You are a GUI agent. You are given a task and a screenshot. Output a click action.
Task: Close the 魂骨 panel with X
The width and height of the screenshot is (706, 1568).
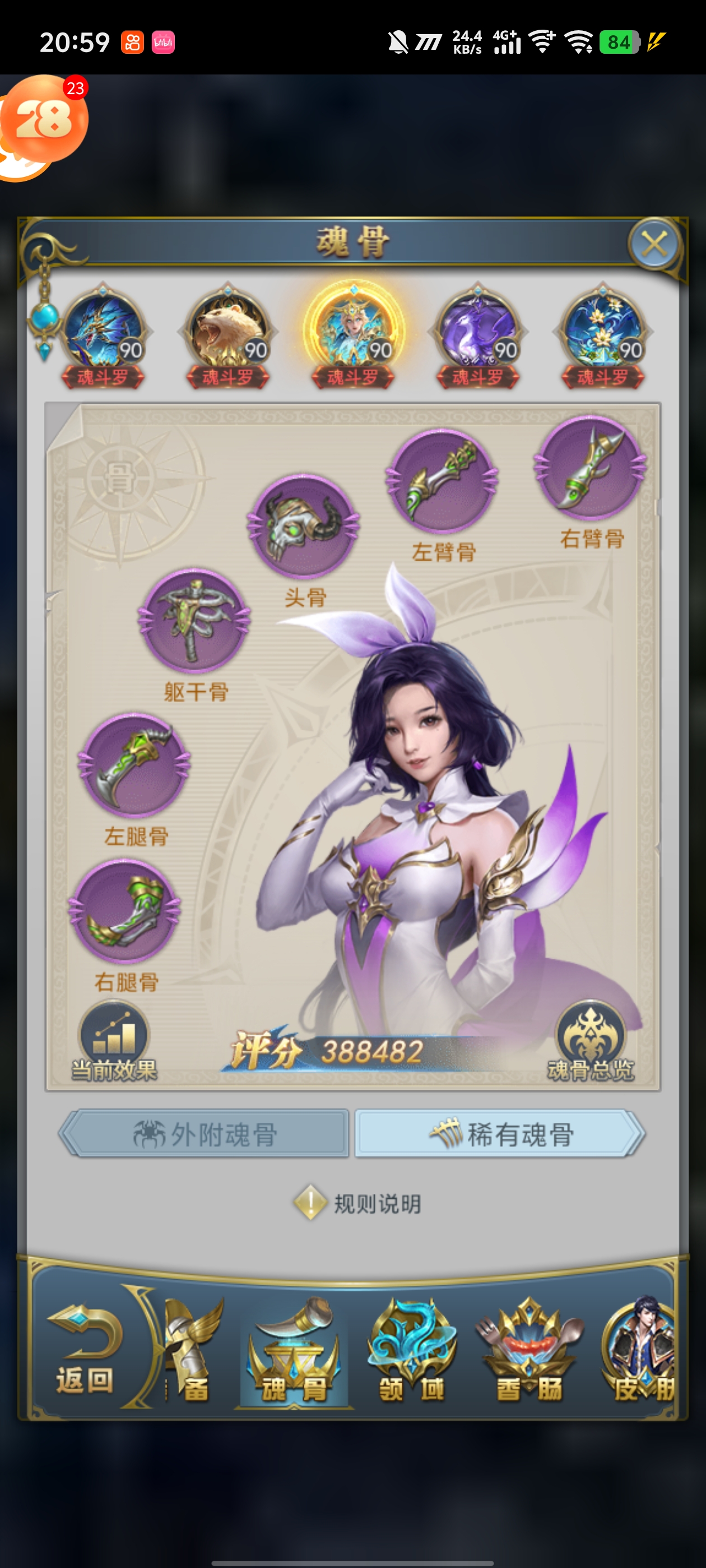click(x=654, y=245)
